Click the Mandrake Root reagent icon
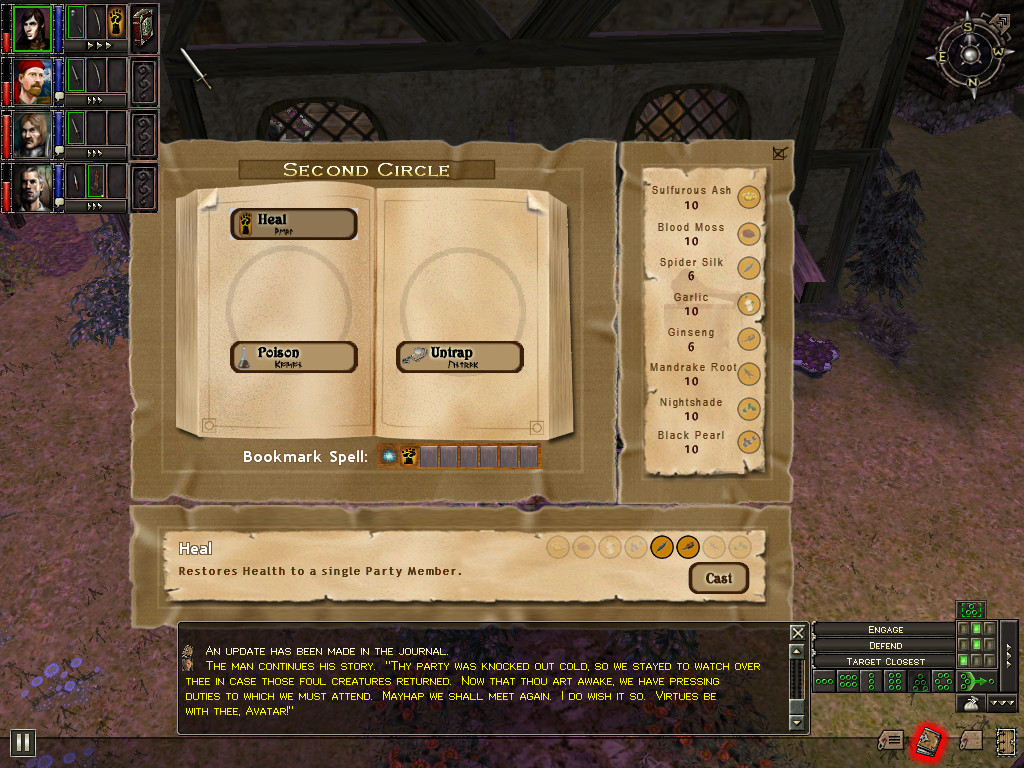1024x768 pixels. coord(749,374)
